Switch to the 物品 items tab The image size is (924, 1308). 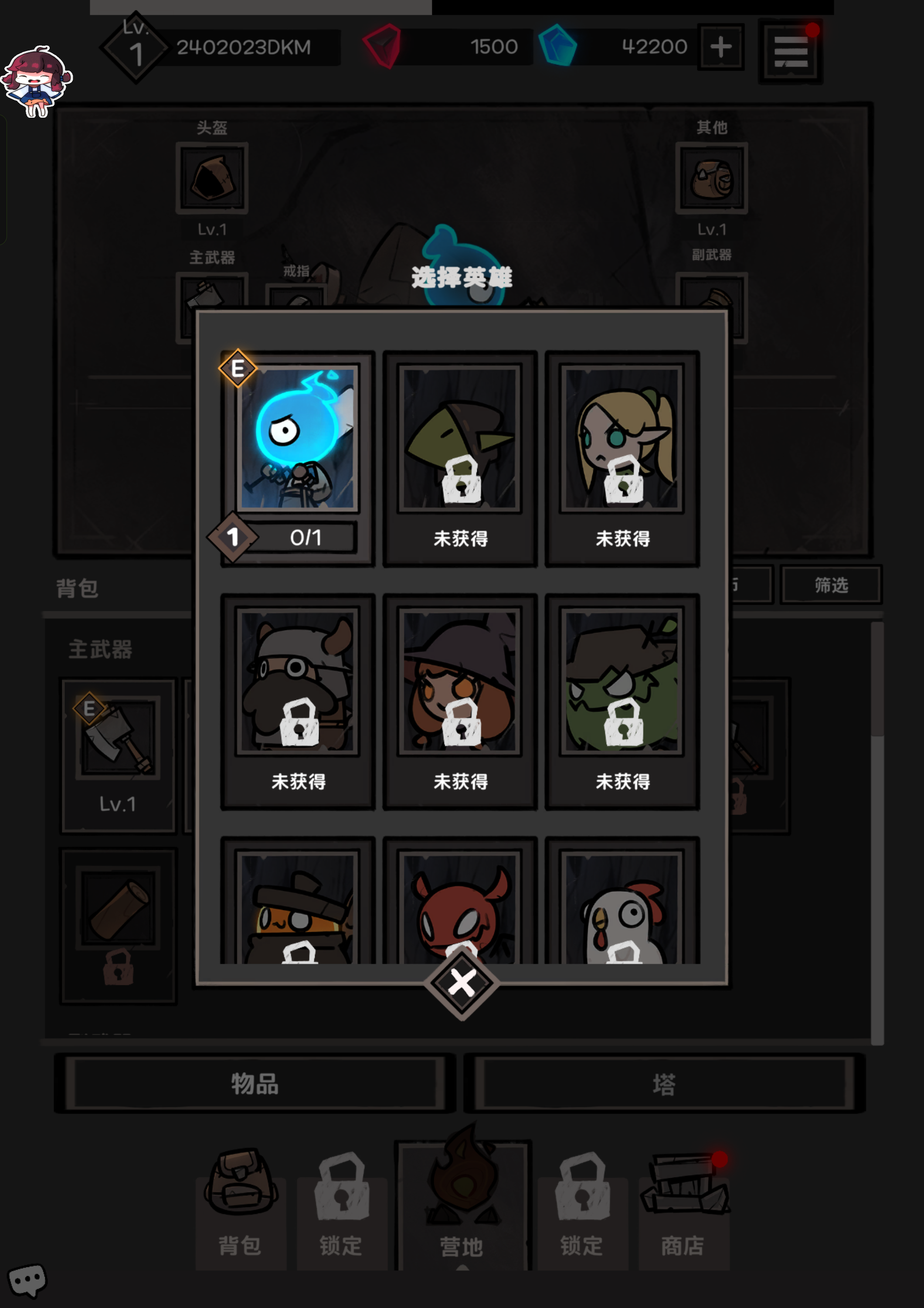255,1083
